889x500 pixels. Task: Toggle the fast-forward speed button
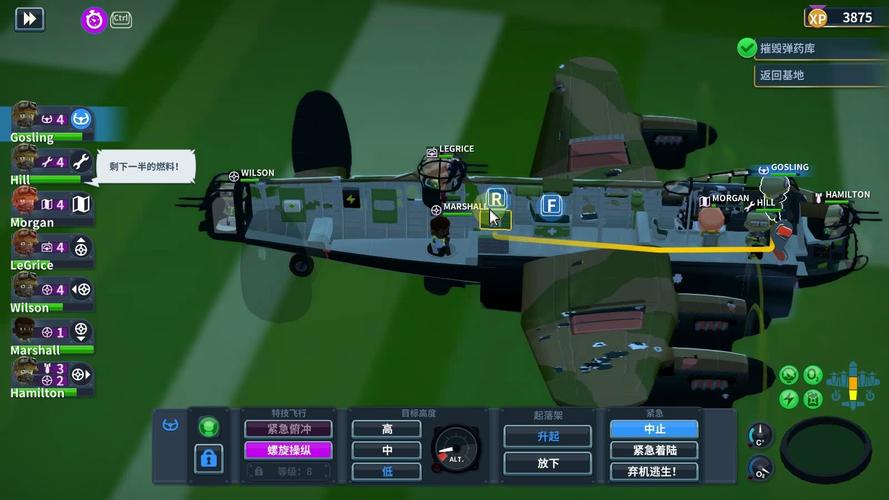[29, 18]
